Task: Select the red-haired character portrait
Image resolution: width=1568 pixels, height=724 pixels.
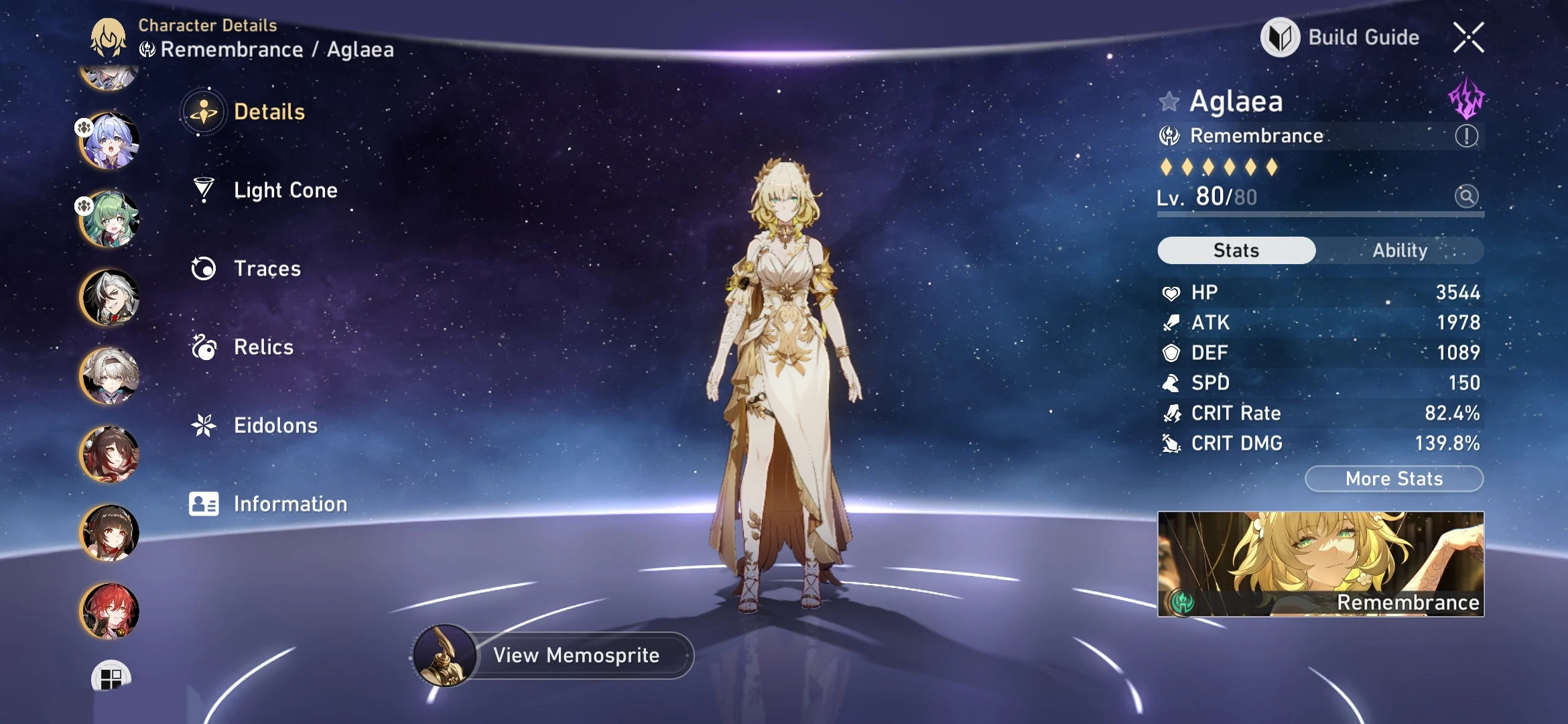Action: (109, 611)
